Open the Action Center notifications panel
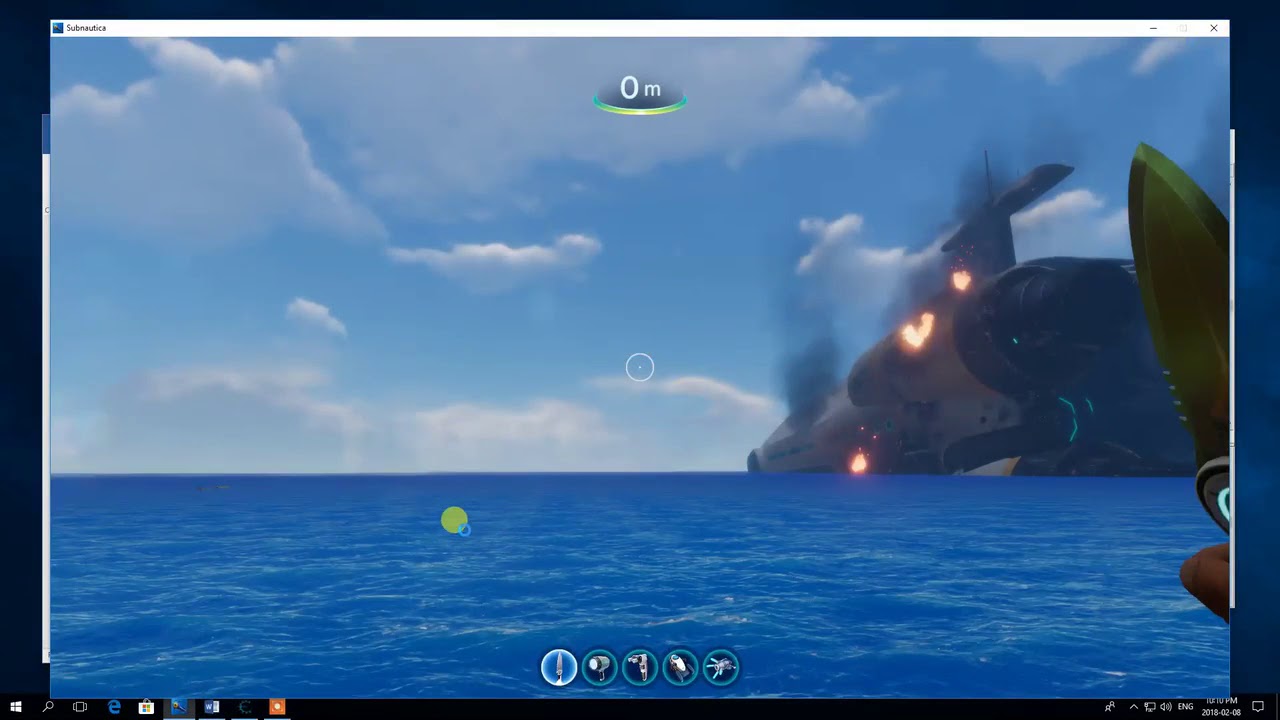Screen dimensions: 1280x720 1258,707
